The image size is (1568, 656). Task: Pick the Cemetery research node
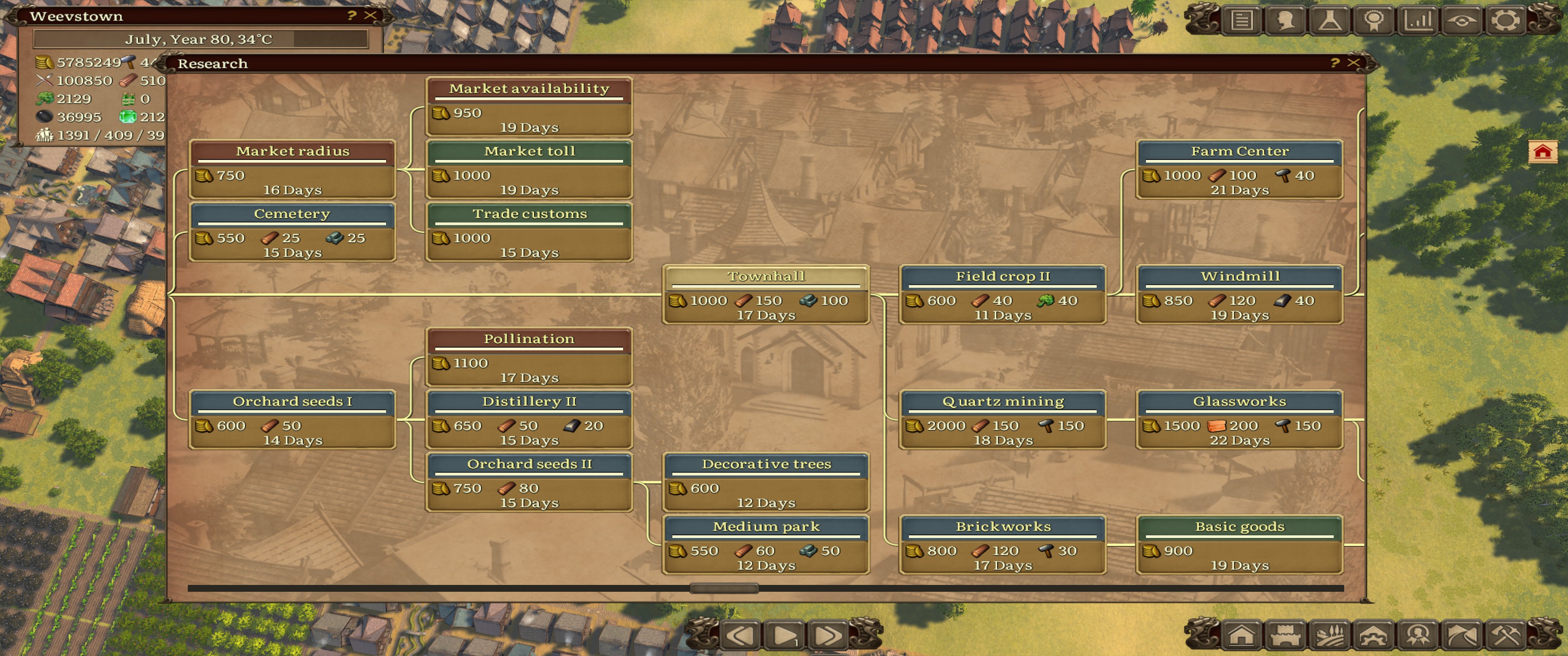[x=292, y=232]
